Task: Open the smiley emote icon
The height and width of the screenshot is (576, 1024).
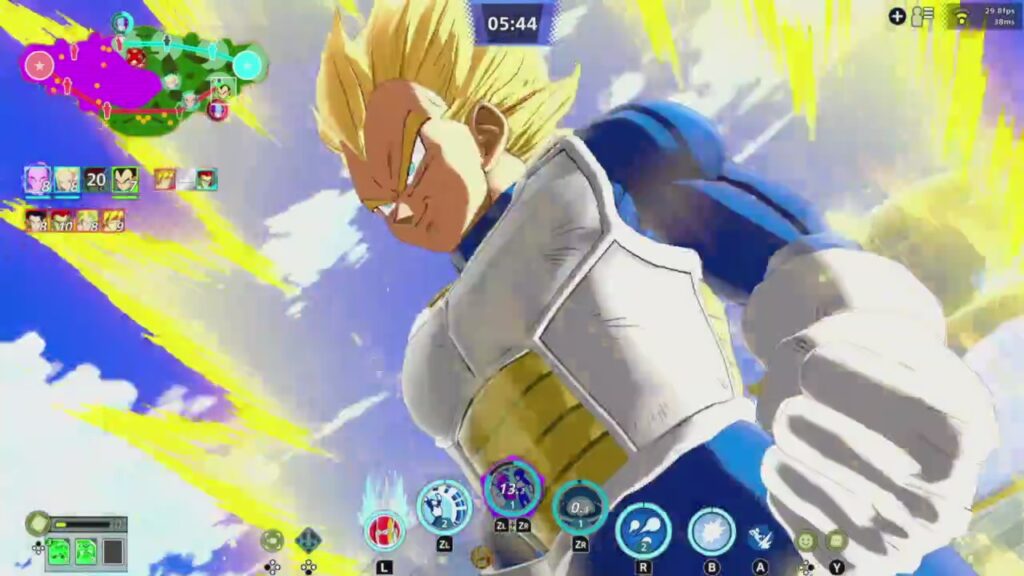Action: point(806,541)
